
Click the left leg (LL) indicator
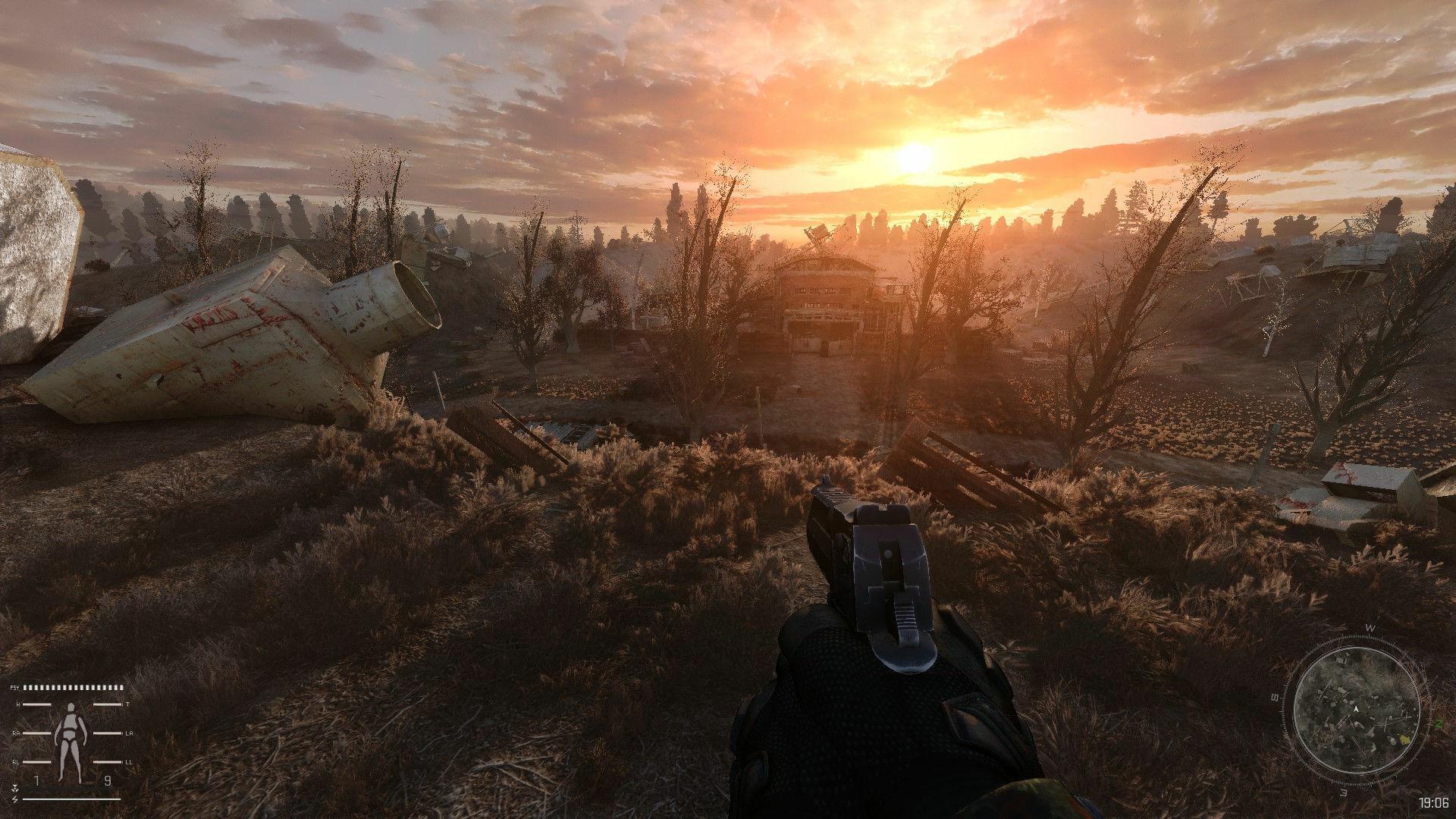point(106,762)
